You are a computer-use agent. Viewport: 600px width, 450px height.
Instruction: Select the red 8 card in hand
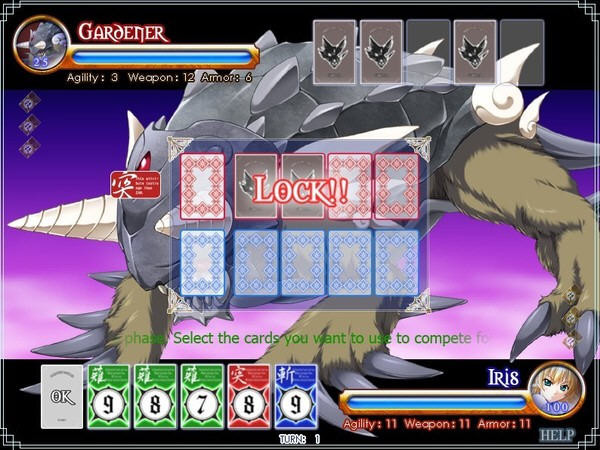click(248, 396)
